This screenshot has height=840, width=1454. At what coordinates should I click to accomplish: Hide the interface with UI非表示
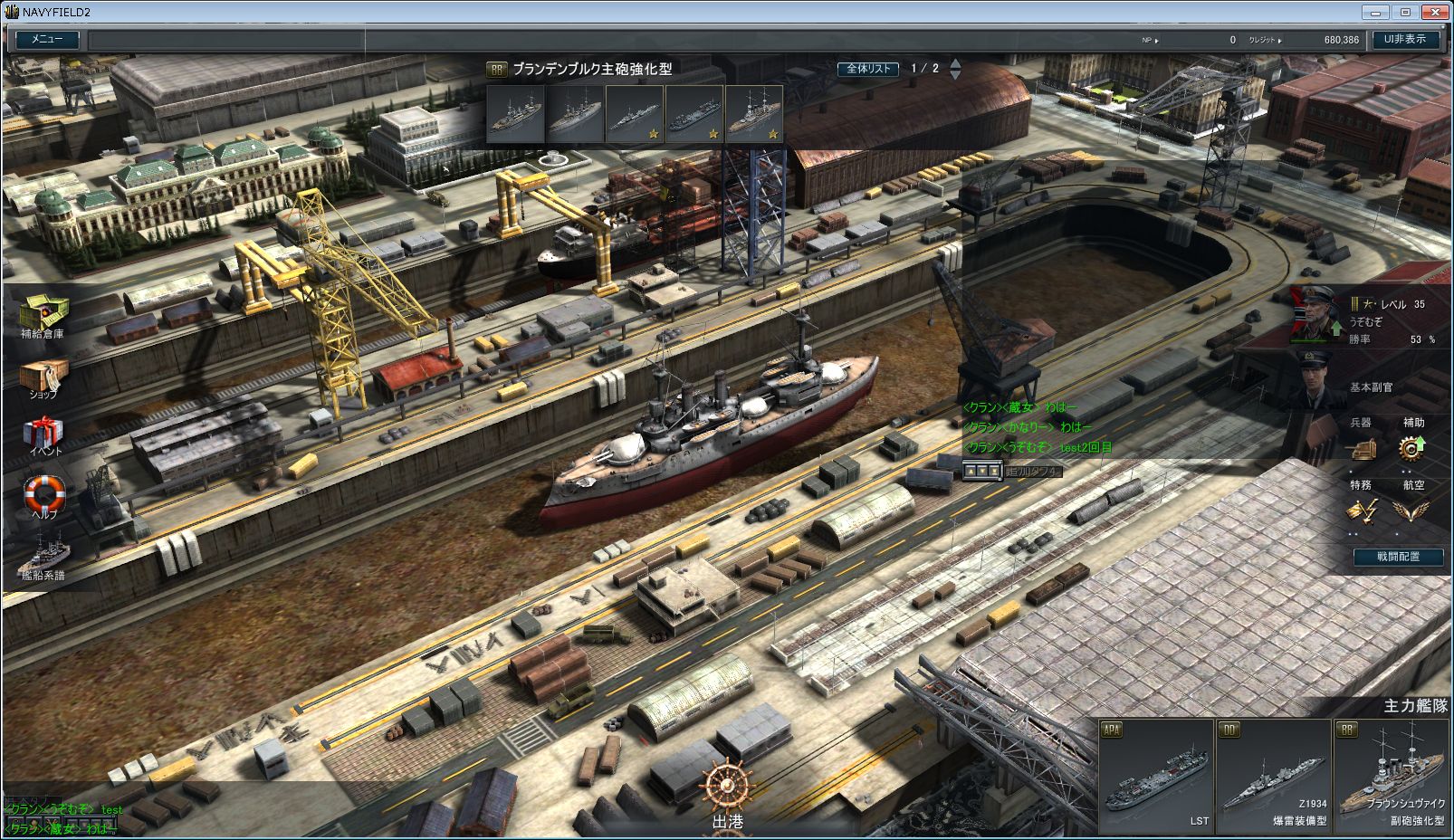coord(1405,40)
